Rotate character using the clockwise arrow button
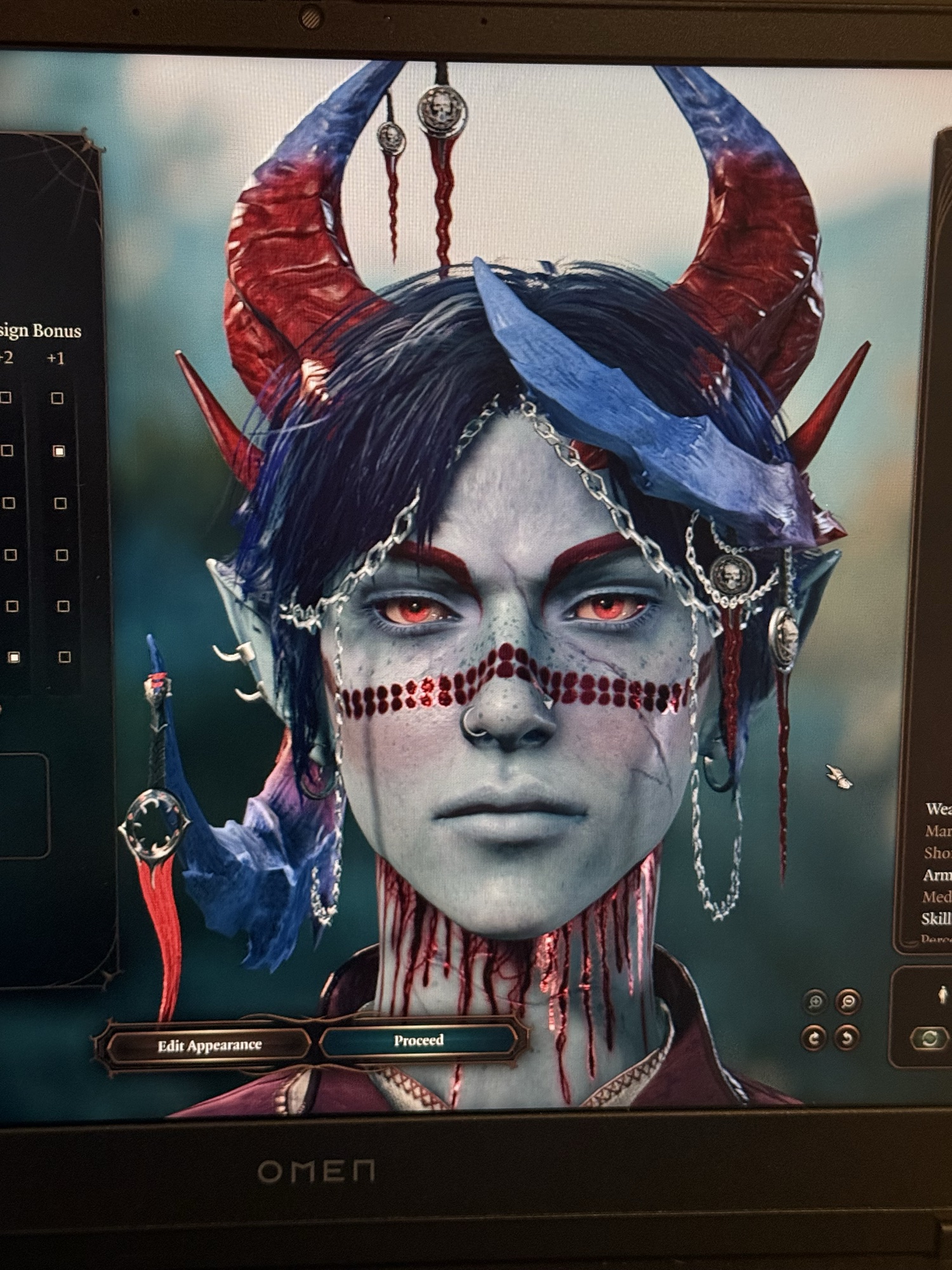952x1270 pixels. point(815,1038)
